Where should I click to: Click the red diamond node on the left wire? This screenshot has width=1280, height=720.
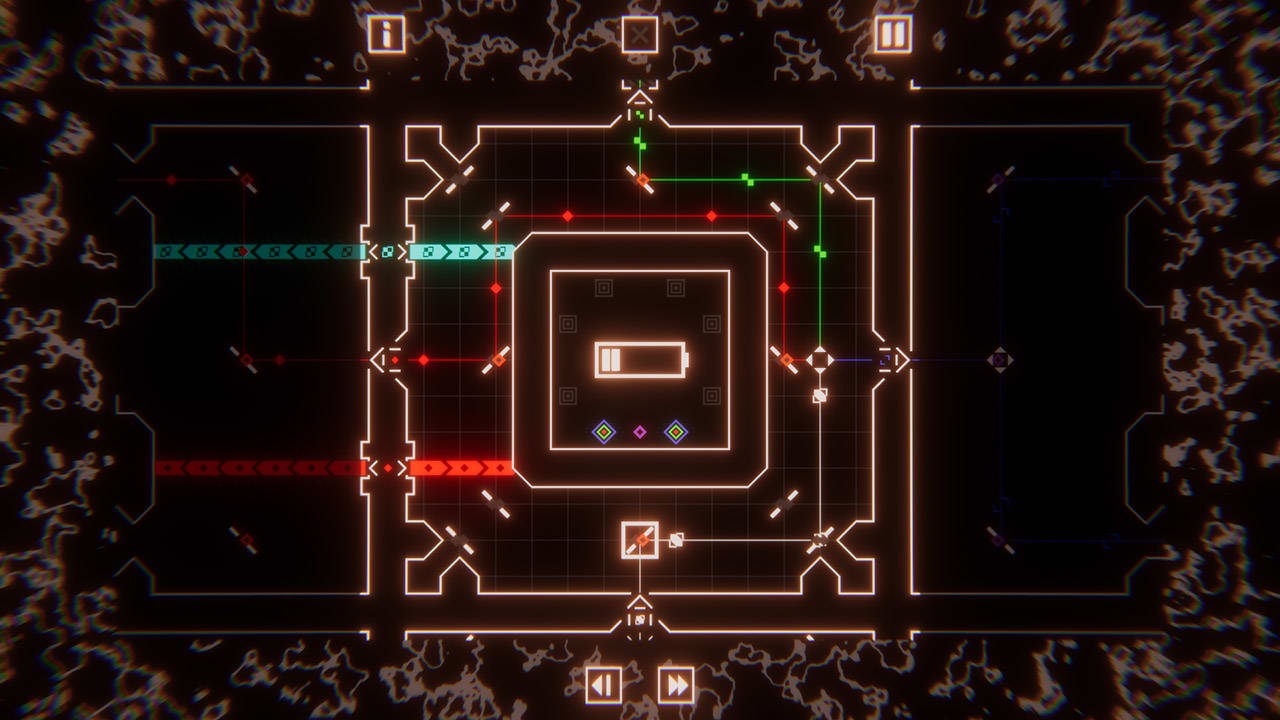tap(425, 360)
